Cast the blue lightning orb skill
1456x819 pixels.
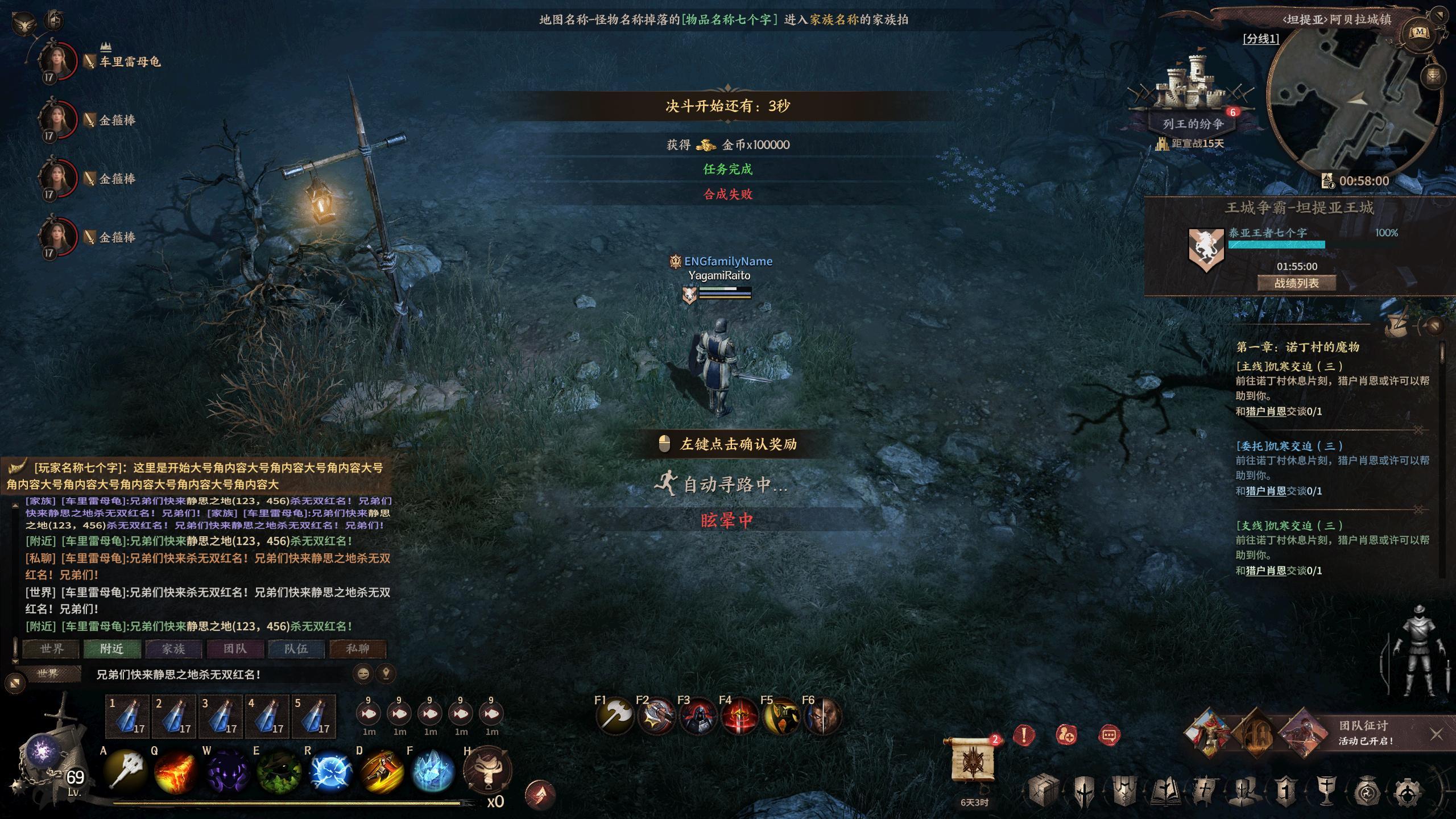coord(332,772)
